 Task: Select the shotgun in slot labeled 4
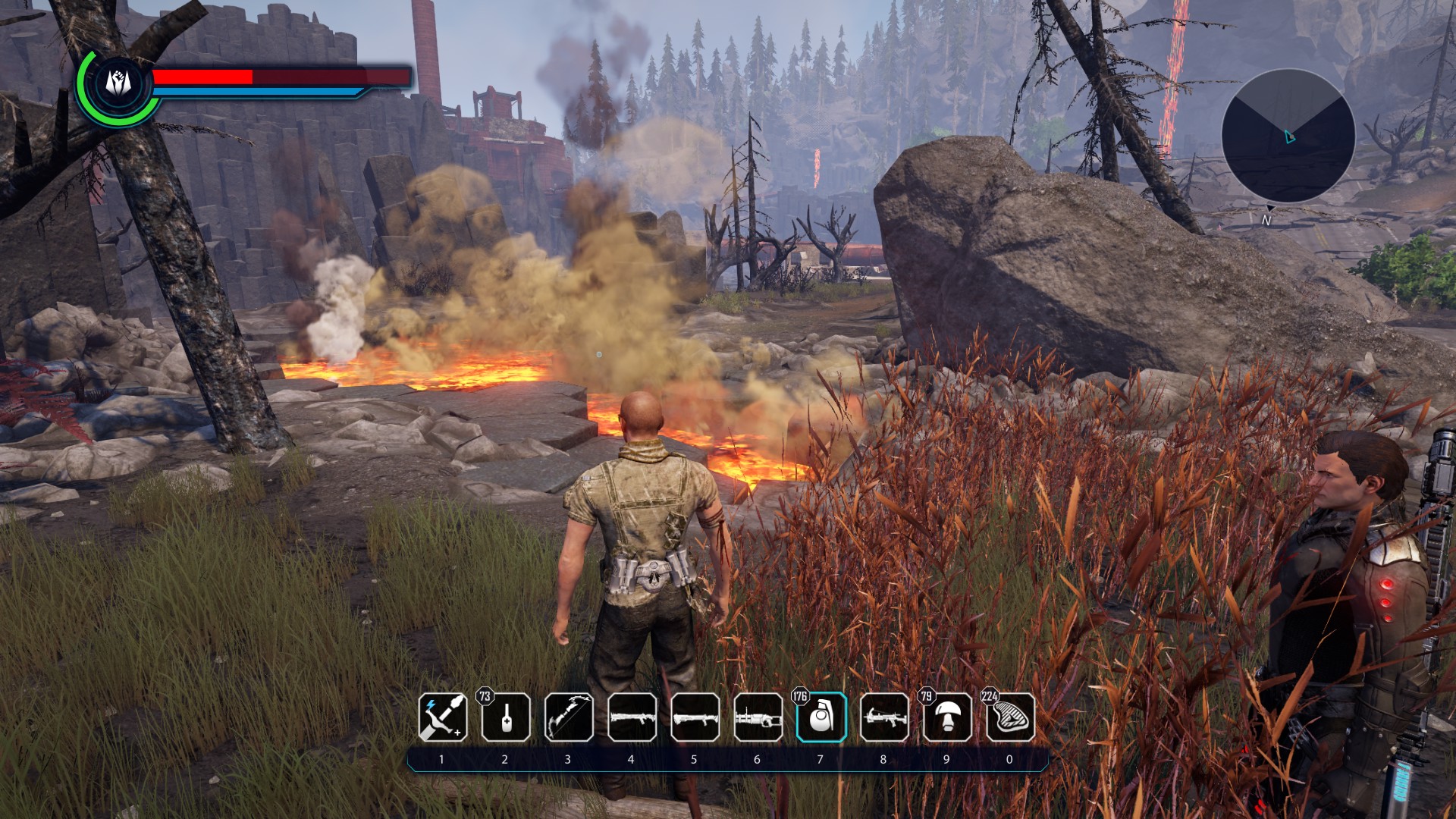pos(632,717)
